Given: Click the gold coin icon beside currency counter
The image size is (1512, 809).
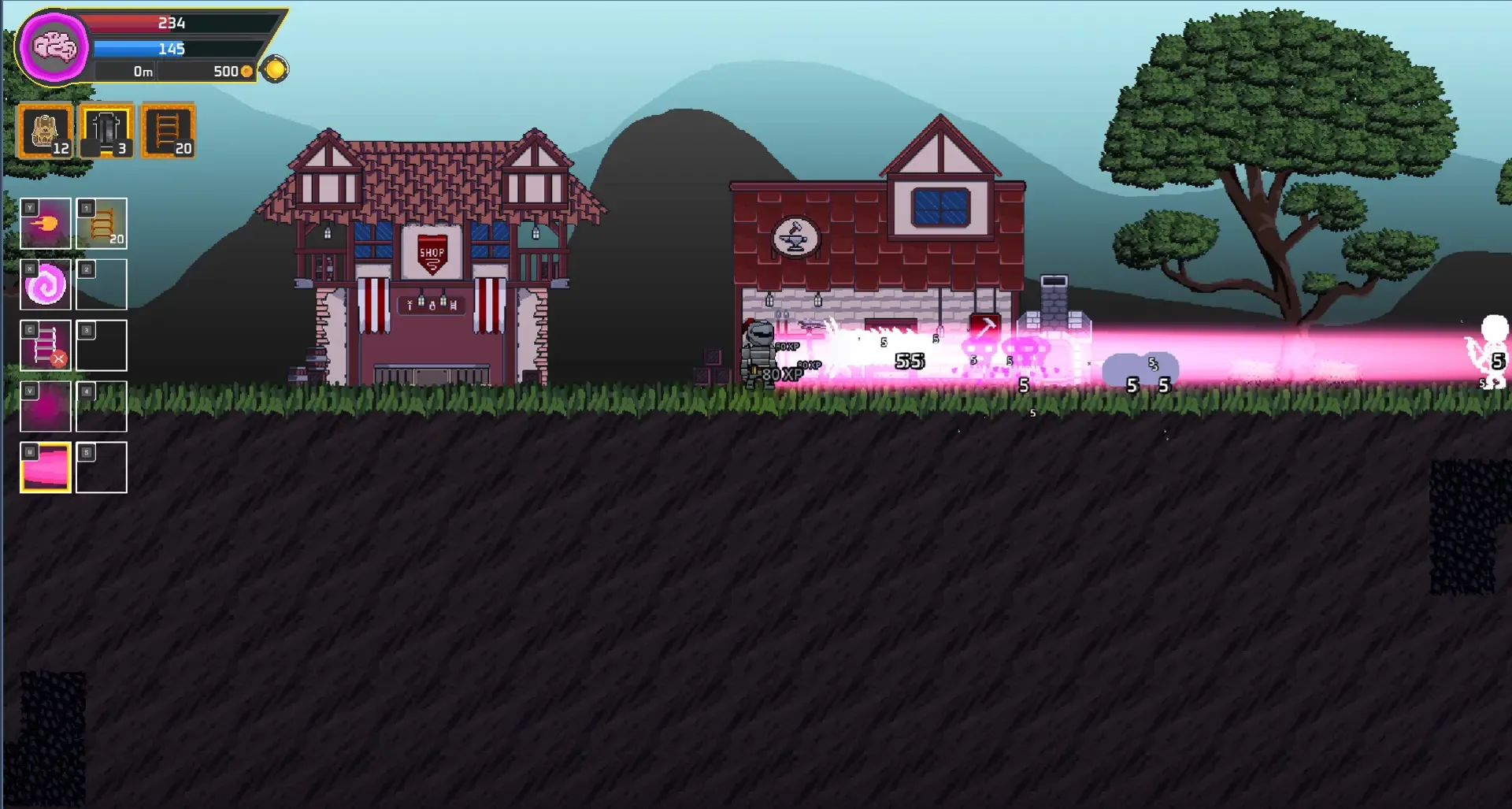Looking at the screenshot, I should (x=276, y=70).
